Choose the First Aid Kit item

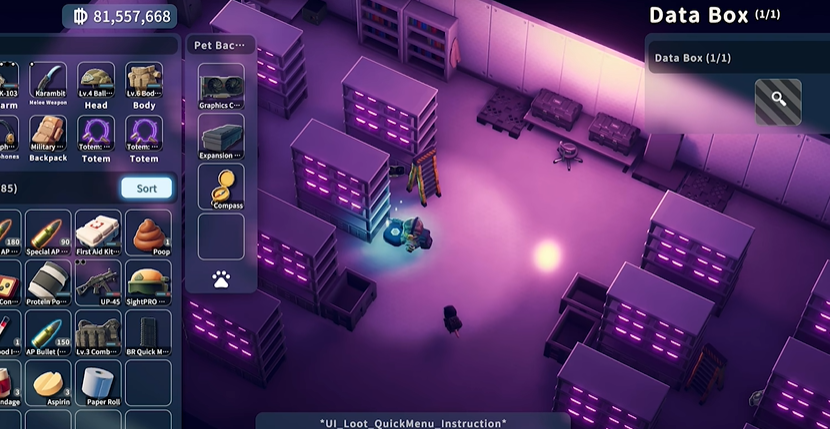pos(97,232)
